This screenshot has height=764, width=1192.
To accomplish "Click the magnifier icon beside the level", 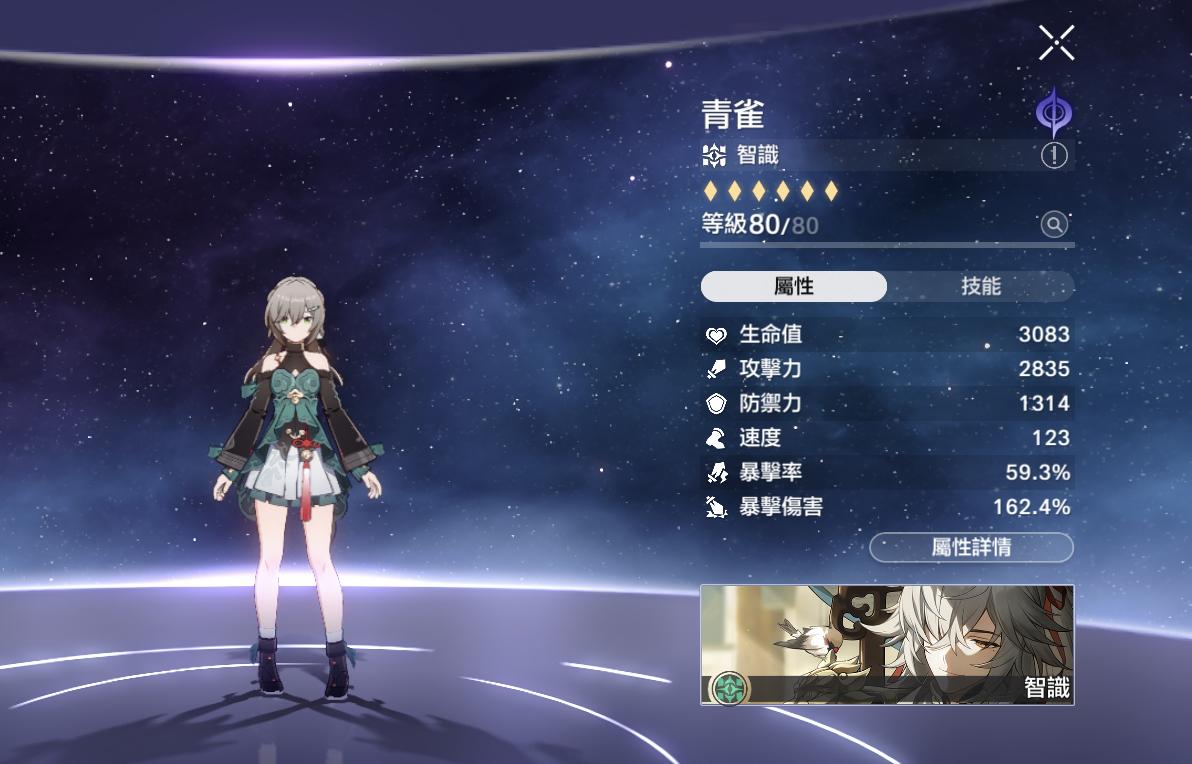I will click(x=1054, y=224).
